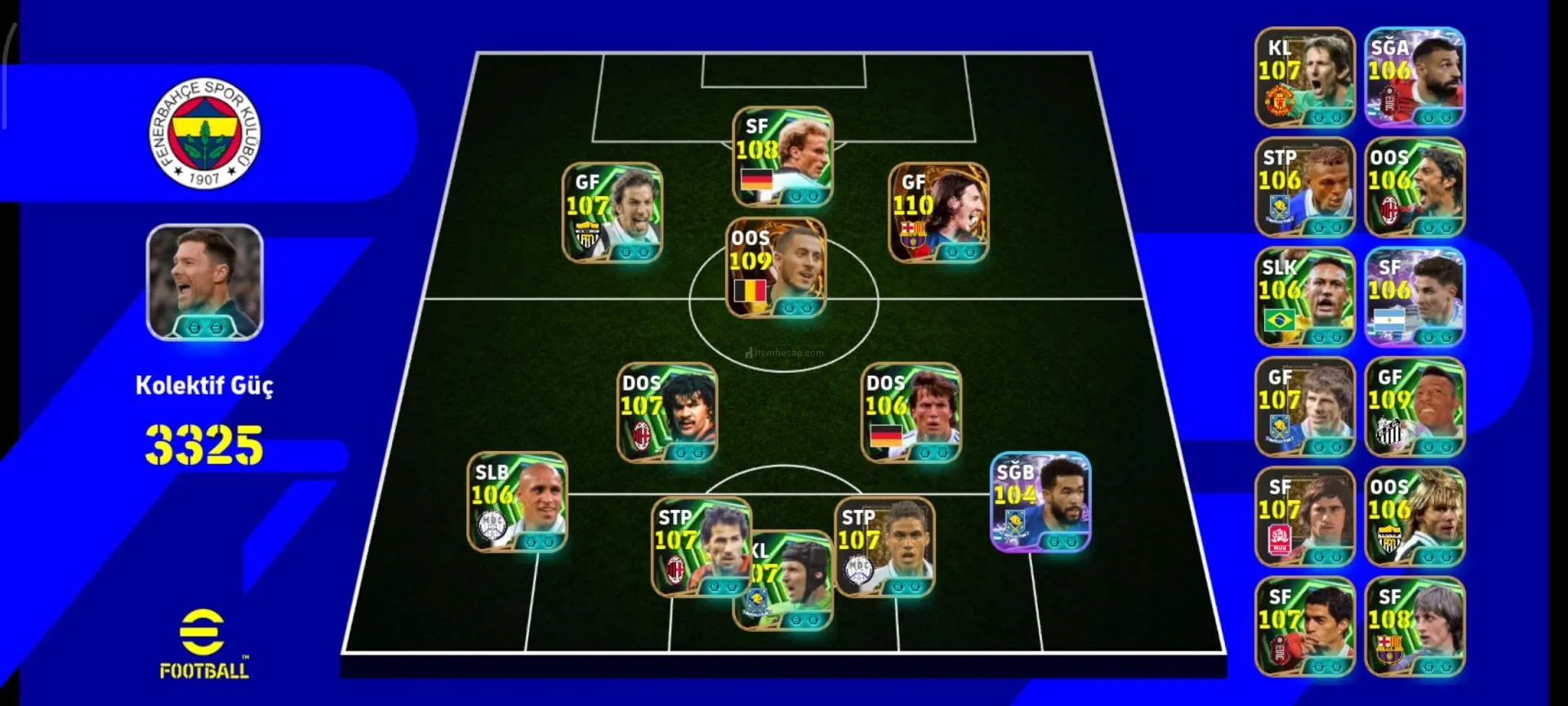Select the SLK 106 Brazil substitute card

pyautogui.click(x=1304, y=297)
